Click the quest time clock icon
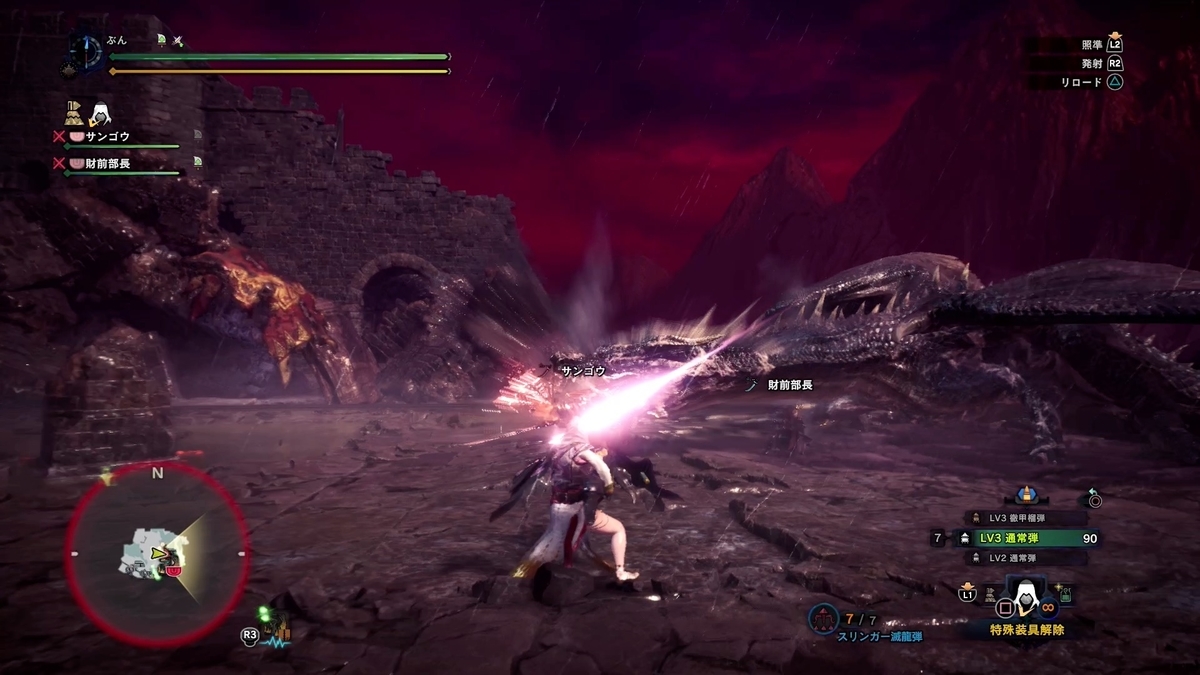This screenshot has height=675, width=1200. point(85,52)
